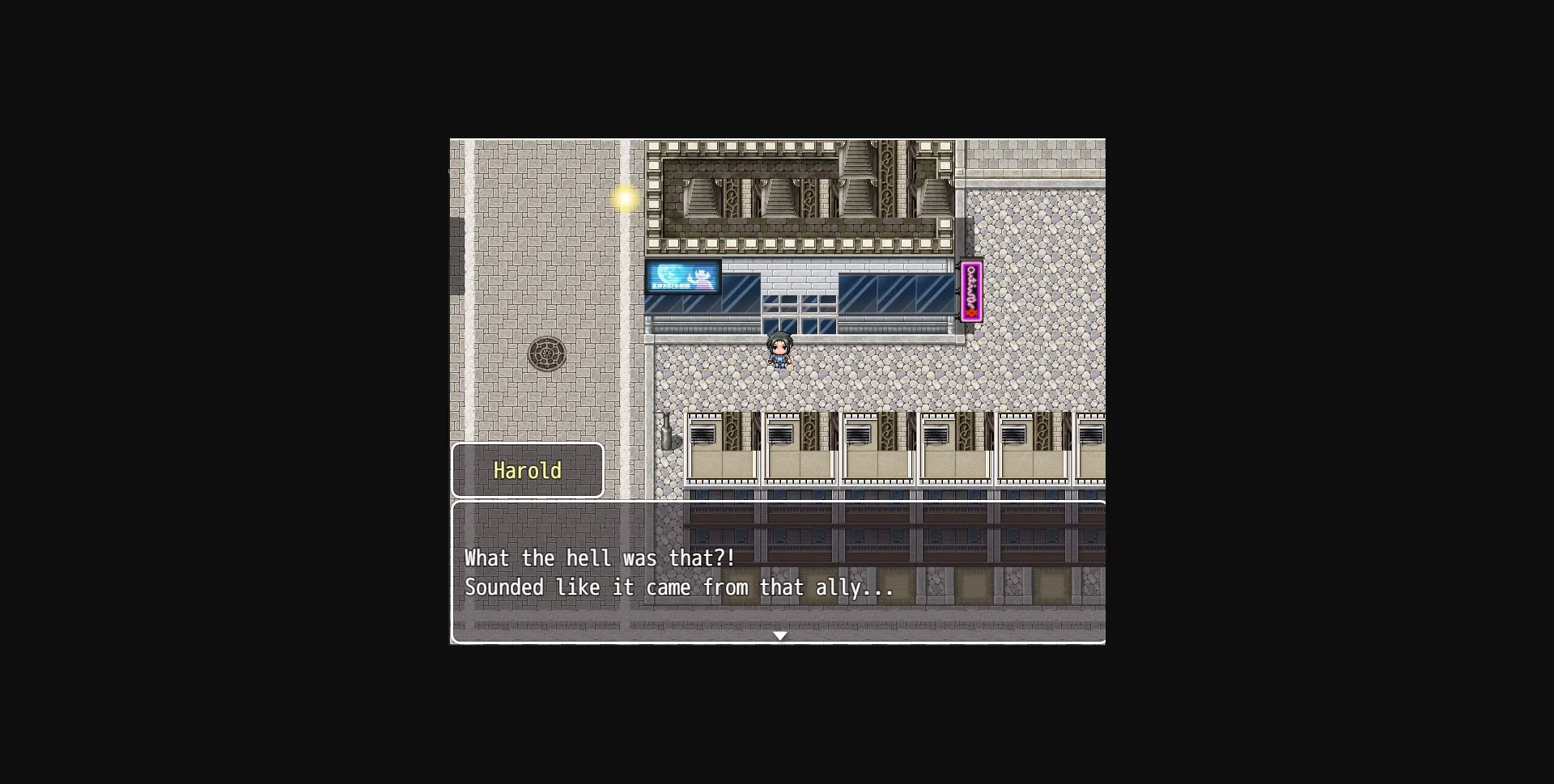Expand the dialogue box by clicking its border

pyautogui.click(x=779, y=502)
